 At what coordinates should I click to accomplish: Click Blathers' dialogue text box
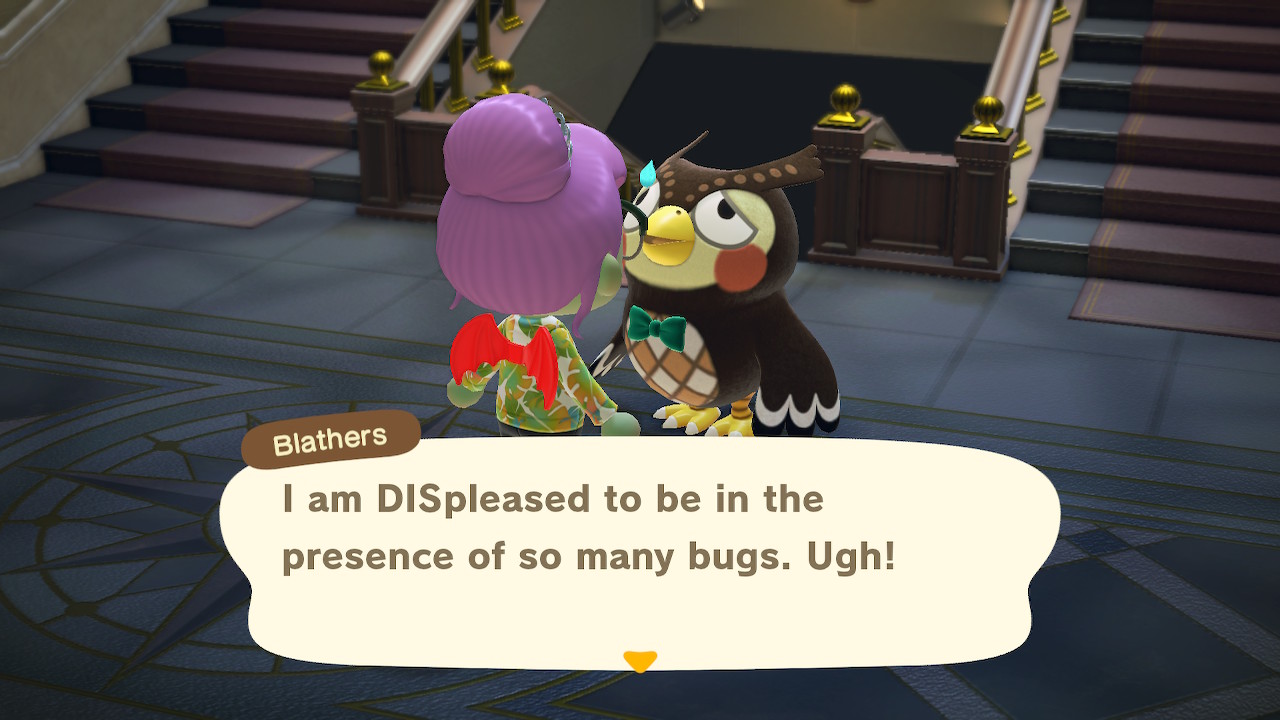click(x=640, y=550)
